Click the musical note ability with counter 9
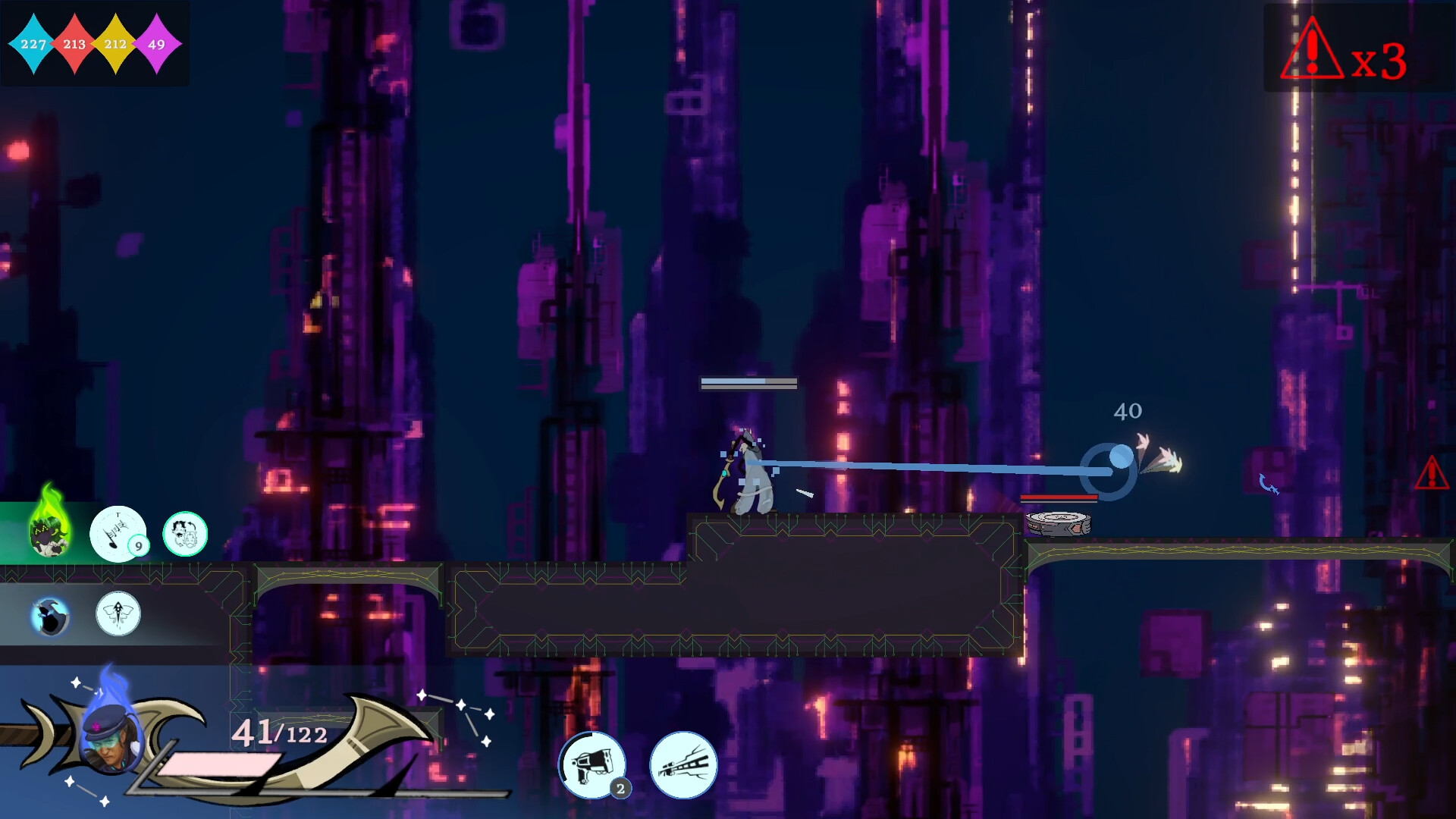The height and width of the screenshot is (819, 1456). (118, 533)
